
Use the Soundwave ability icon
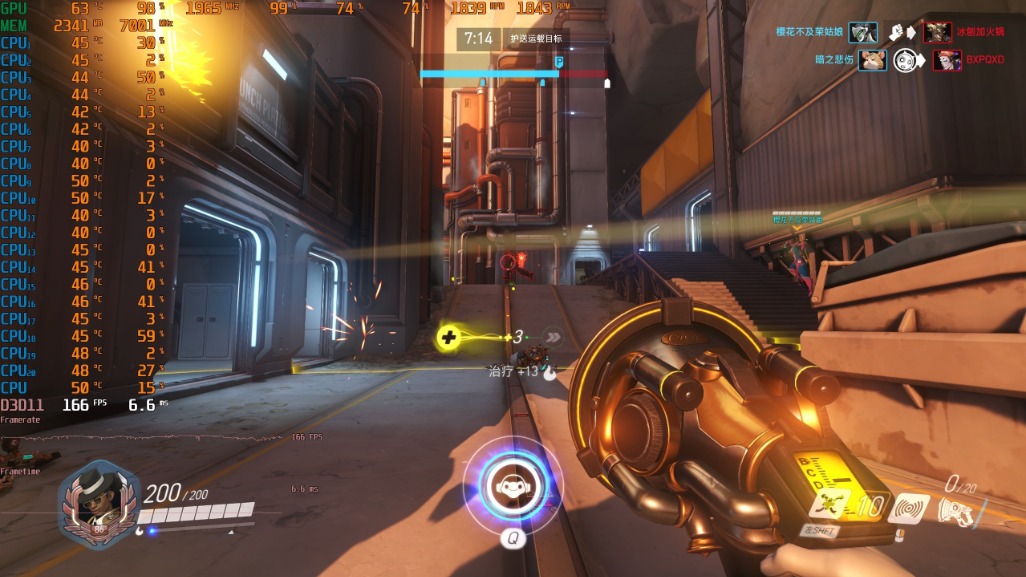(909, 509)
